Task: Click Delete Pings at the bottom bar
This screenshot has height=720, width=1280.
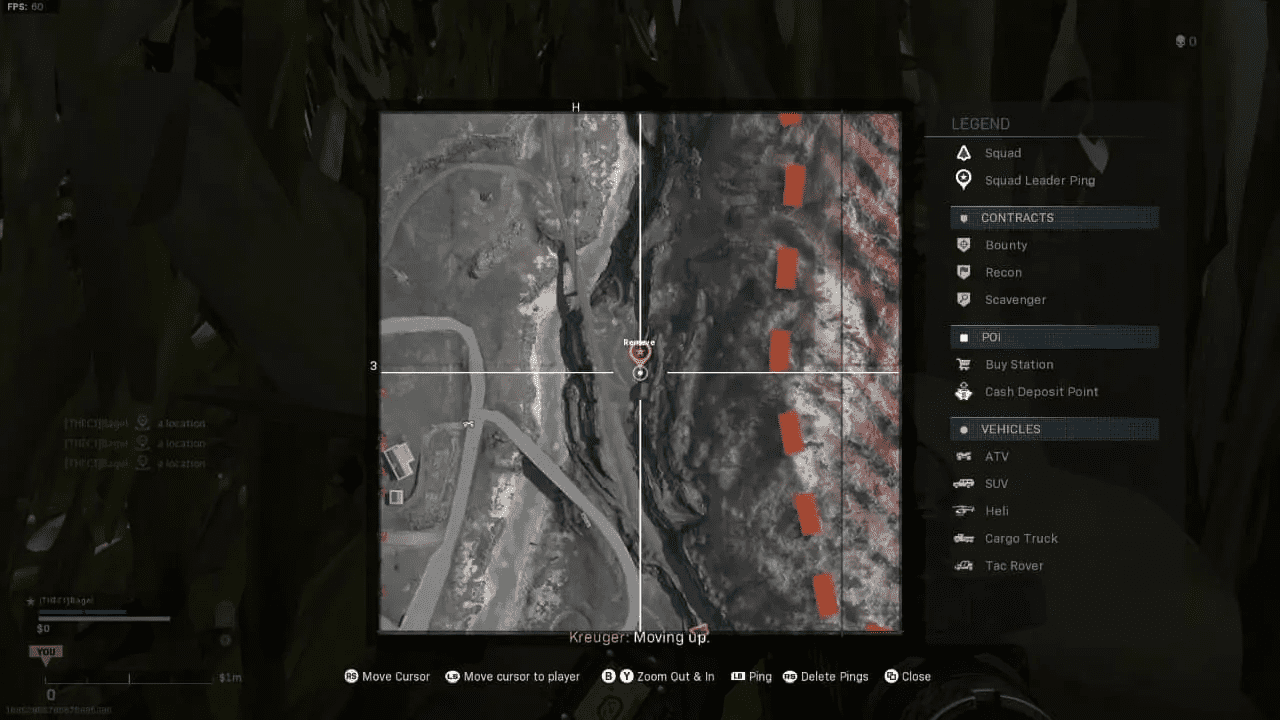Action: pos(825,677)
